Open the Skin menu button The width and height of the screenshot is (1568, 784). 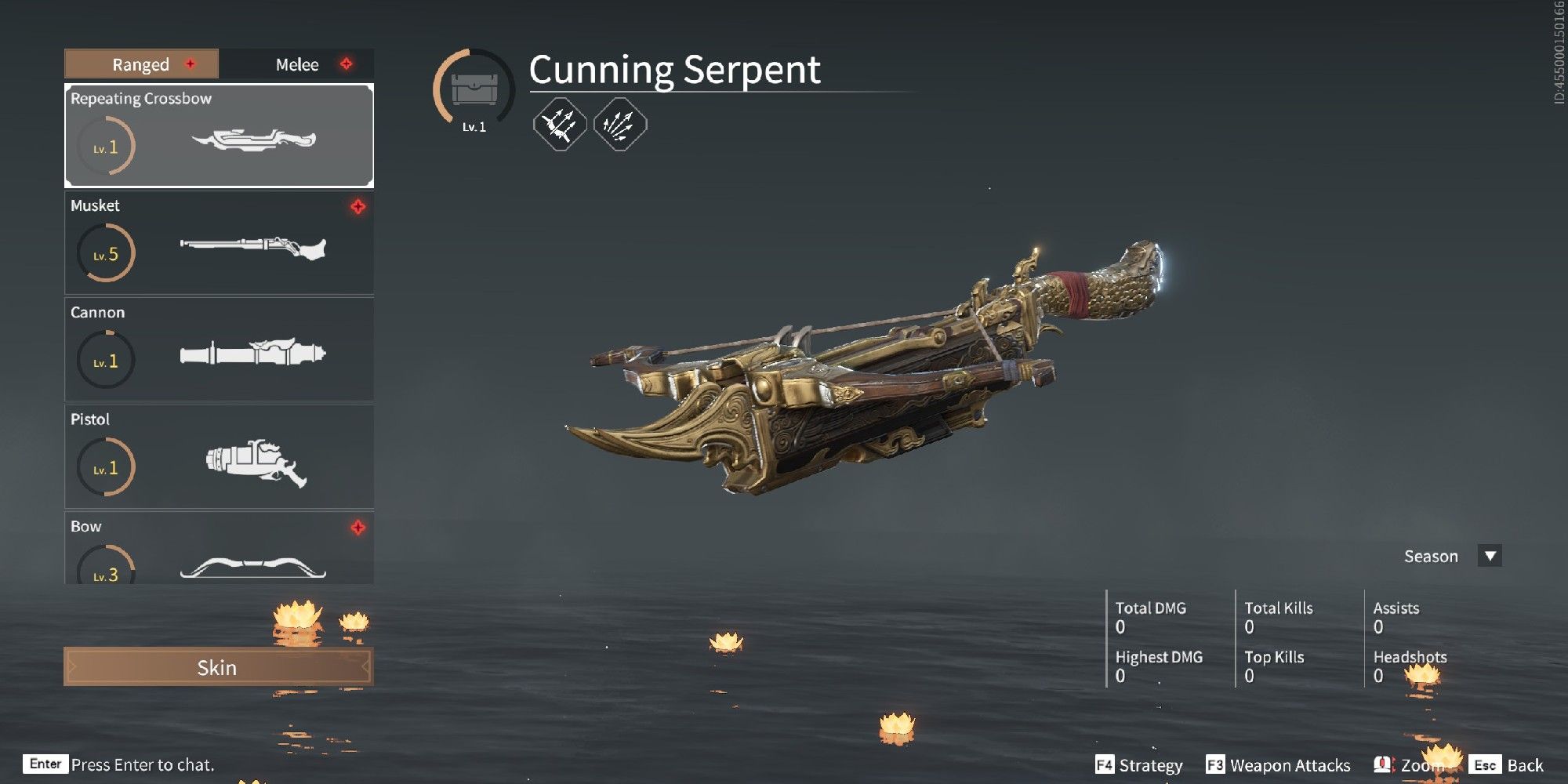click(218, 668)
